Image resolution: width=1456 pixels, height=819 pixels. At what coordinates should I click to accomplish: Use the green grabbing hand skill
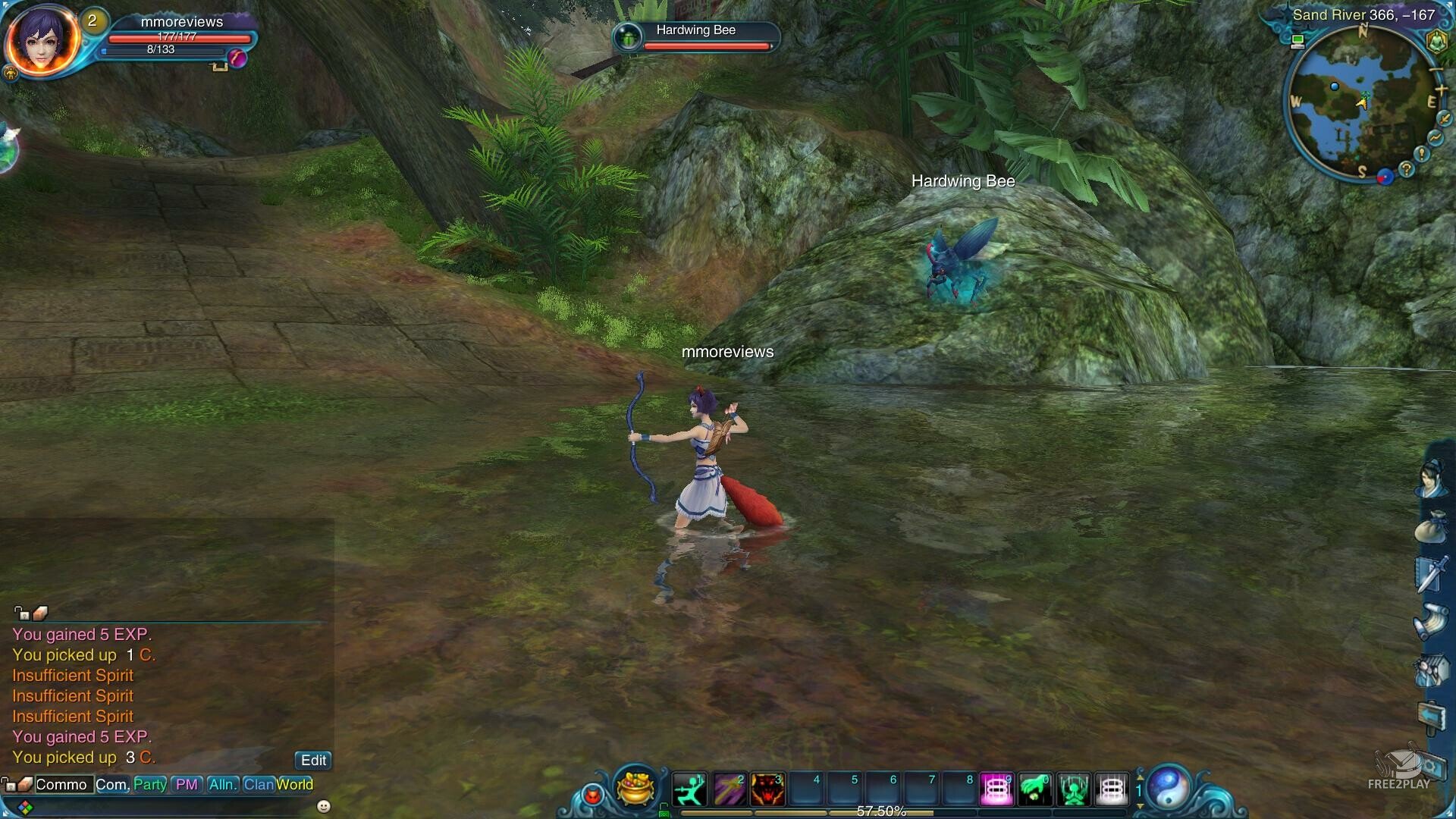(1035, 789)
